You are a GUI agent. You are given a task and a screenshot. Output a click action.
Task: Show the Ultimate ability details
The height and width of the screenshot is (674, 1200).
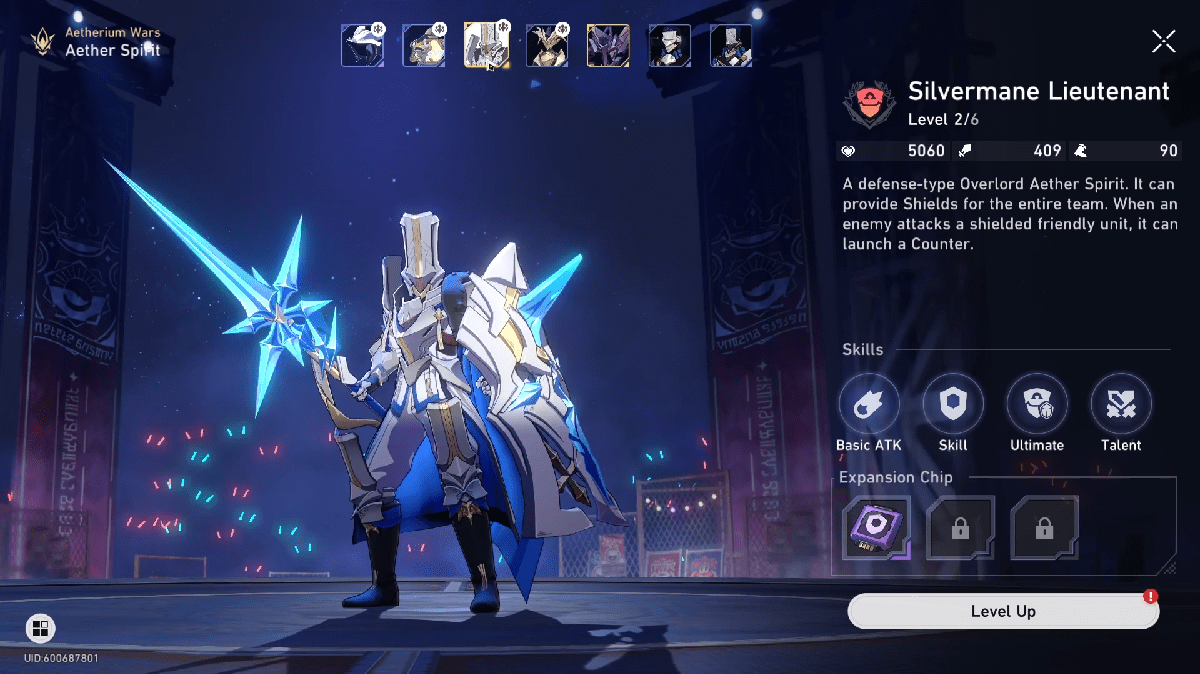pyautogui.click(x=1037, y=404)
